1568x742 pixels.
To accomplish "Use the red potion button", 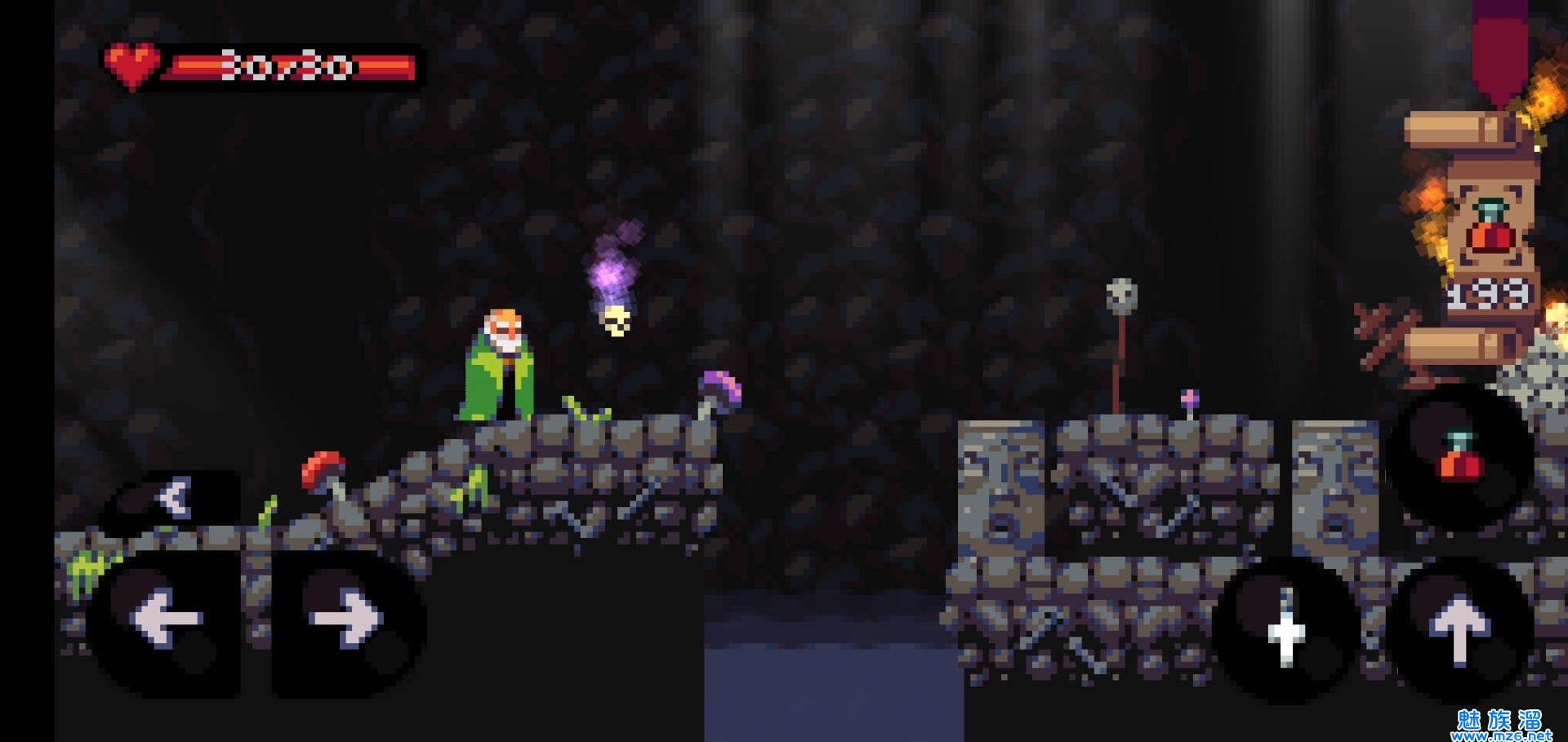I will click(1460, 457).
